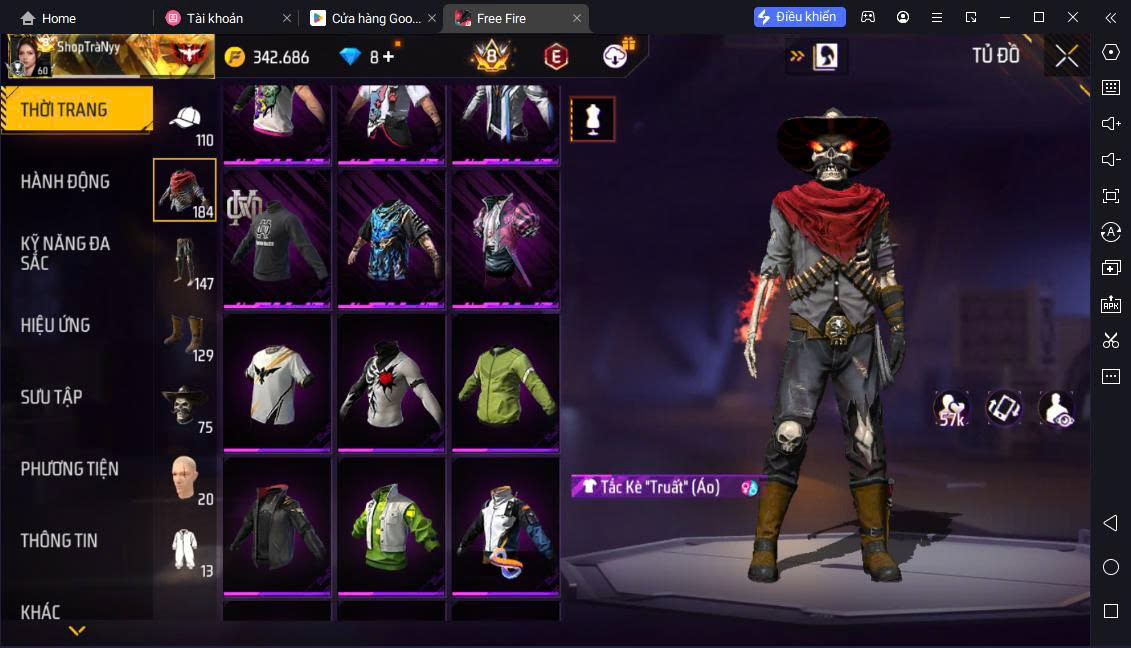
Task: Pick the blue patterned shirt
Action: point(391,238)
